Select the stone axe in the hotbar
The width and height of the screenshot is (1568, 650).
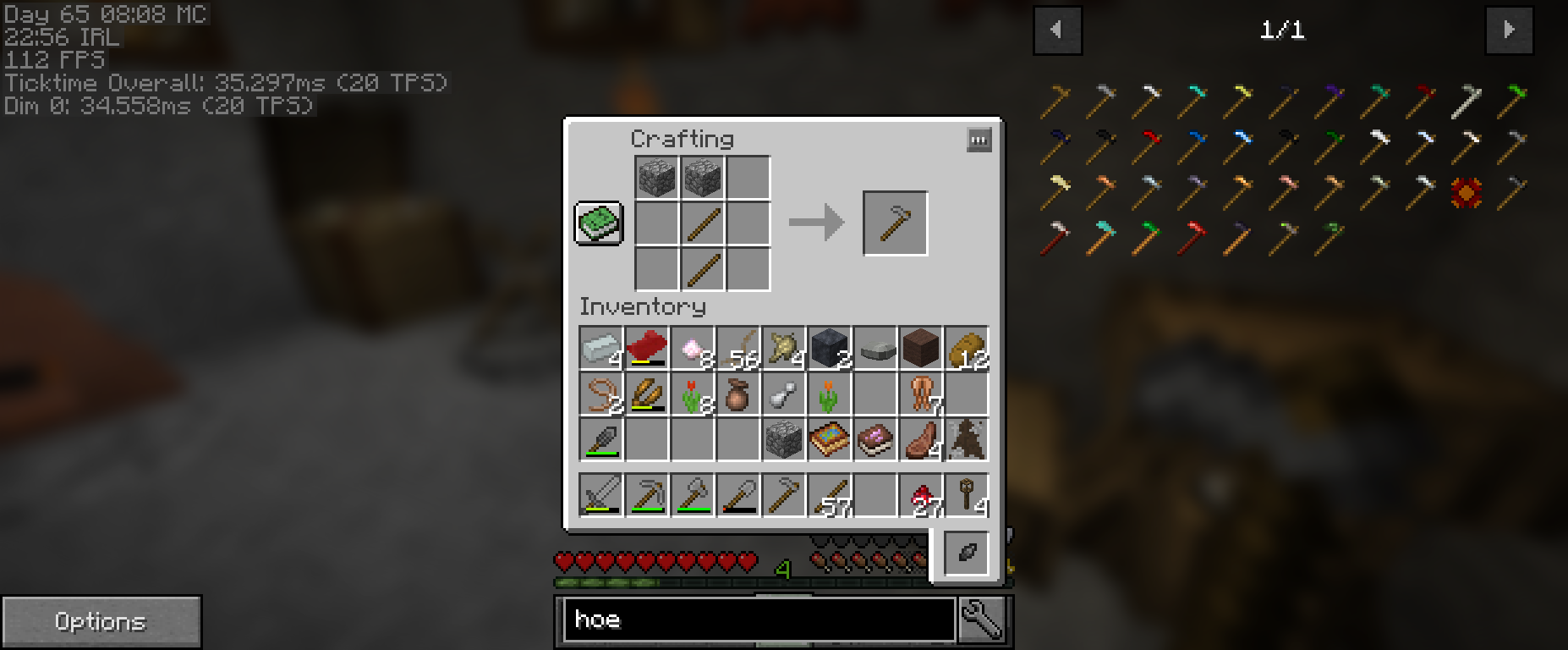[x=692, y=493]
